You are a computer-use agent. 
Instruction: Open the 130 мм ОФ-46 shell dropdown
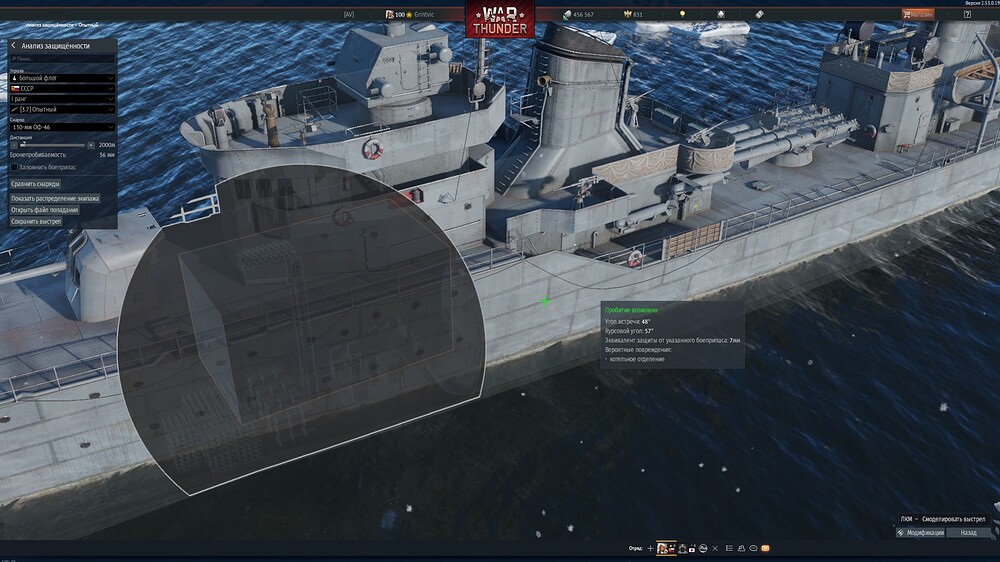click(62, 128)
